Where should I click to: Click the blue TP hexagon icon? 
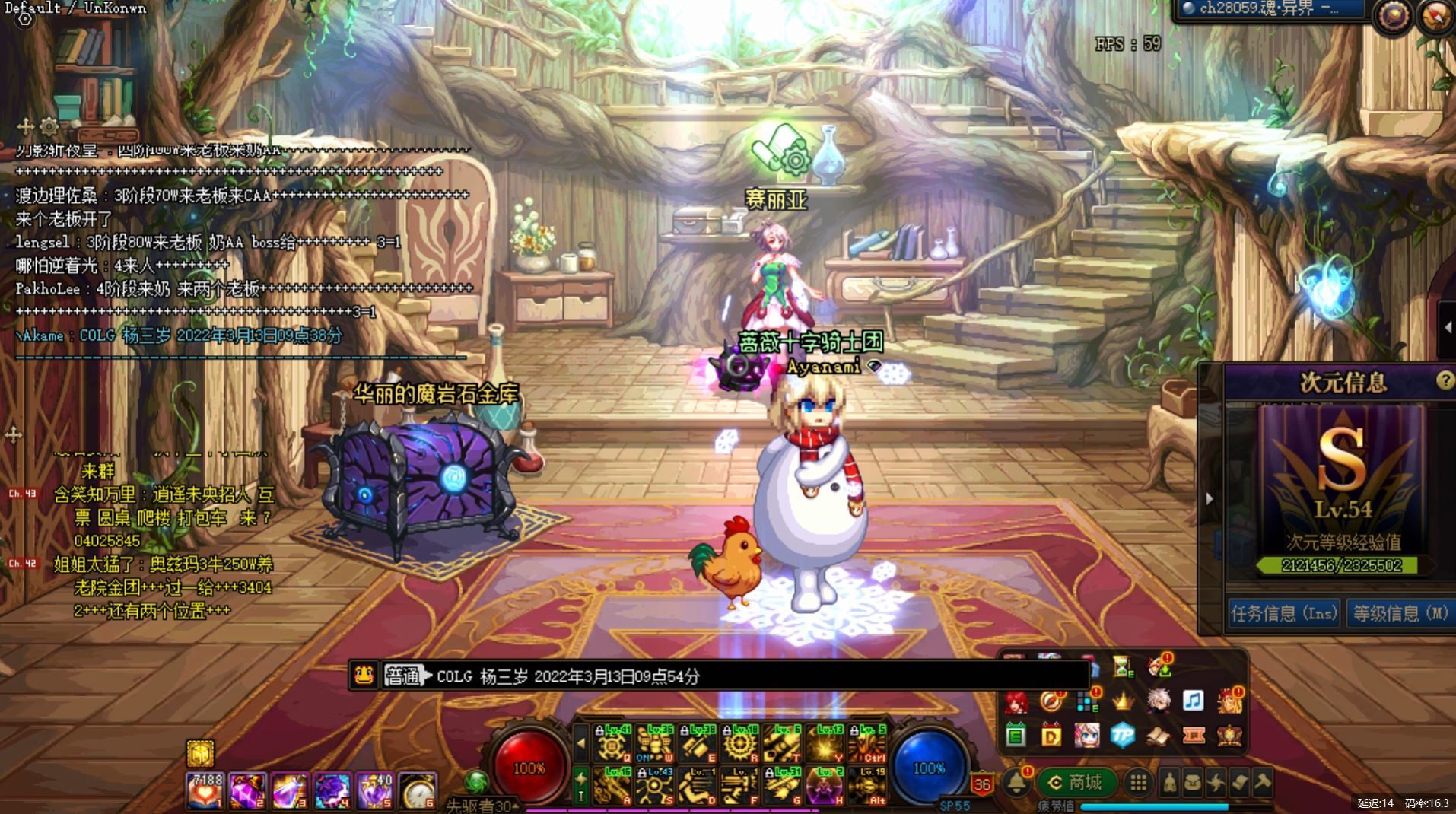coord(1122,735)
